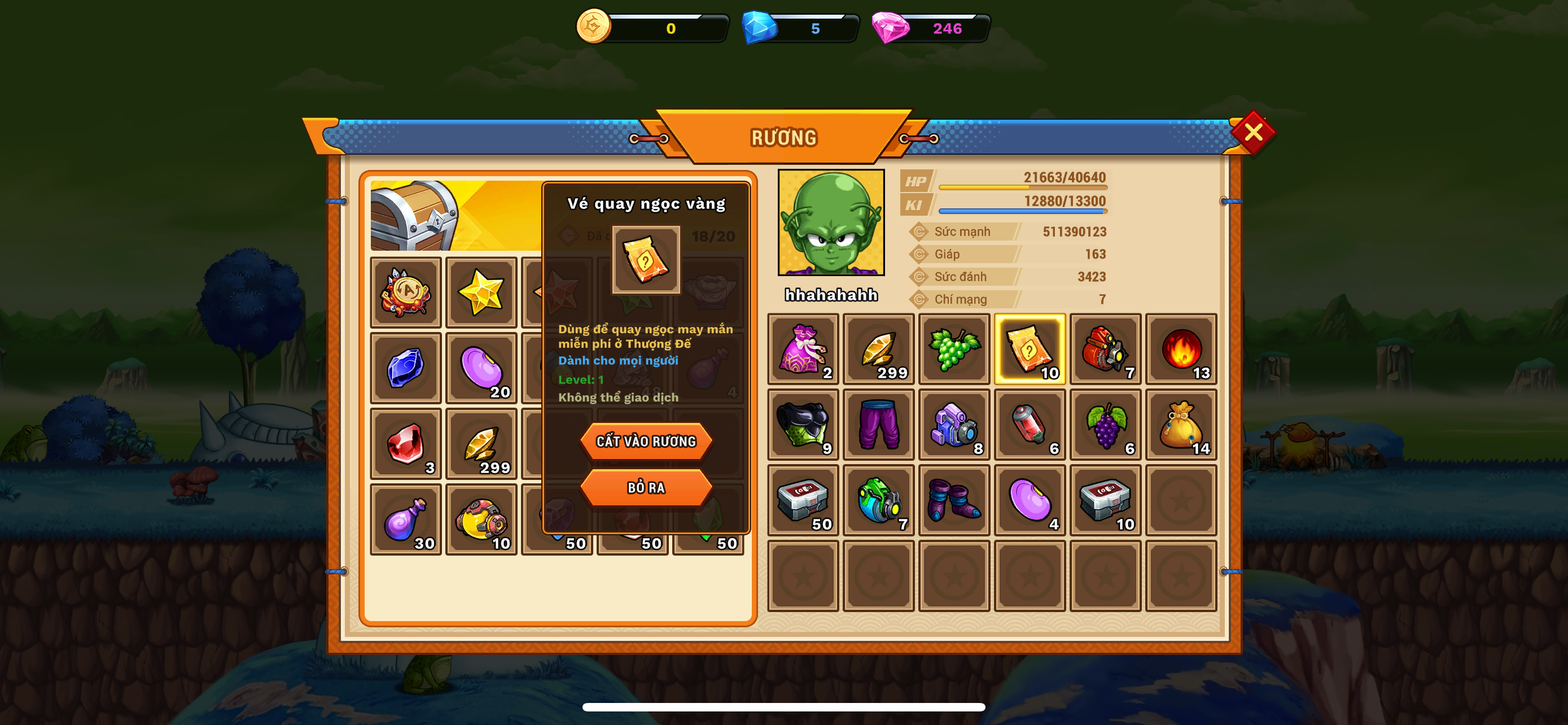Image resolution: width=1568 pixels, height=725 pixels.
Task: Pick the red ruby chest slot
Action: tap(405, 444)
